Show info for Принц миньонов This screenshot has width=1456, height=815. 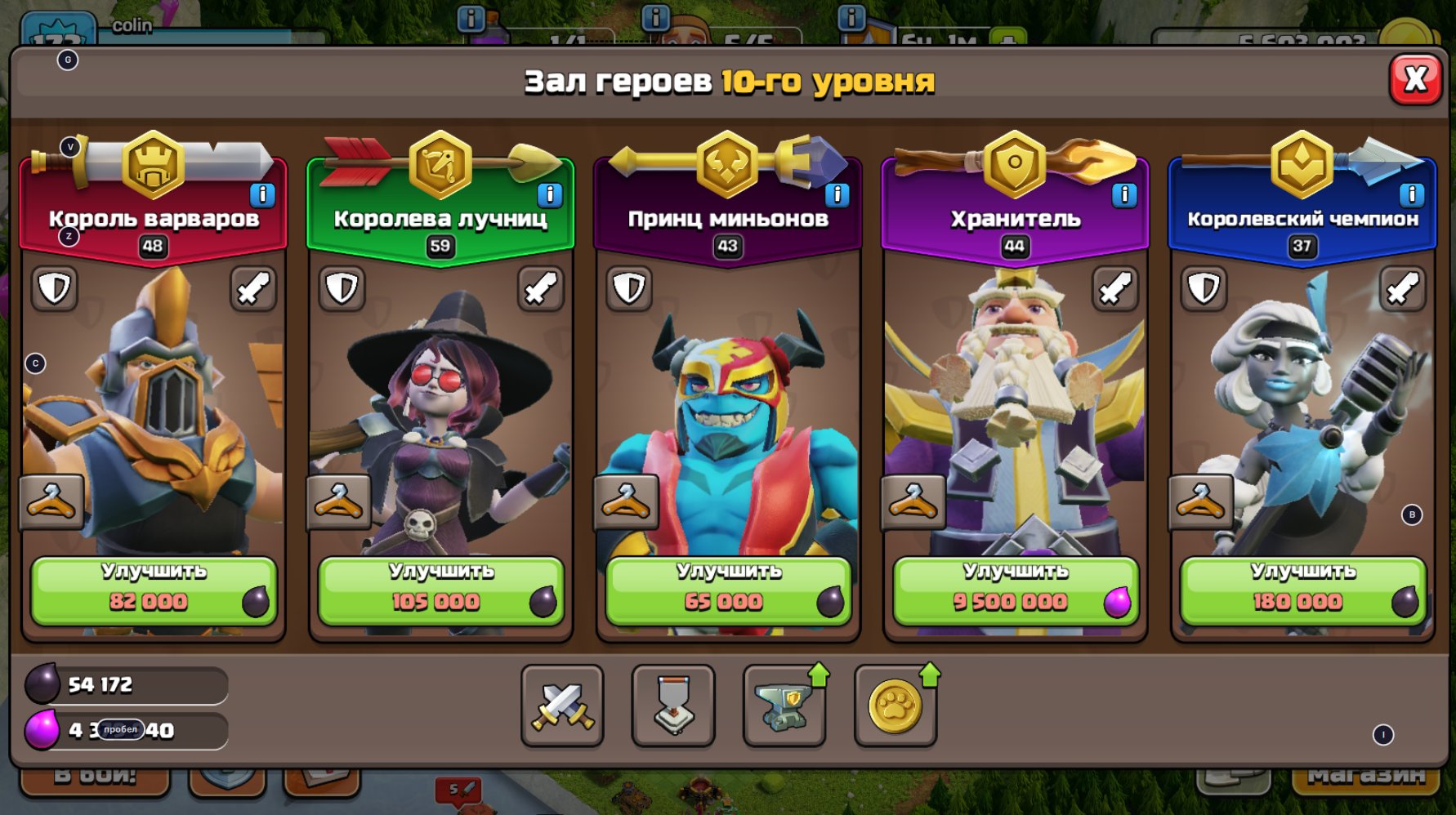click(836, 194)
